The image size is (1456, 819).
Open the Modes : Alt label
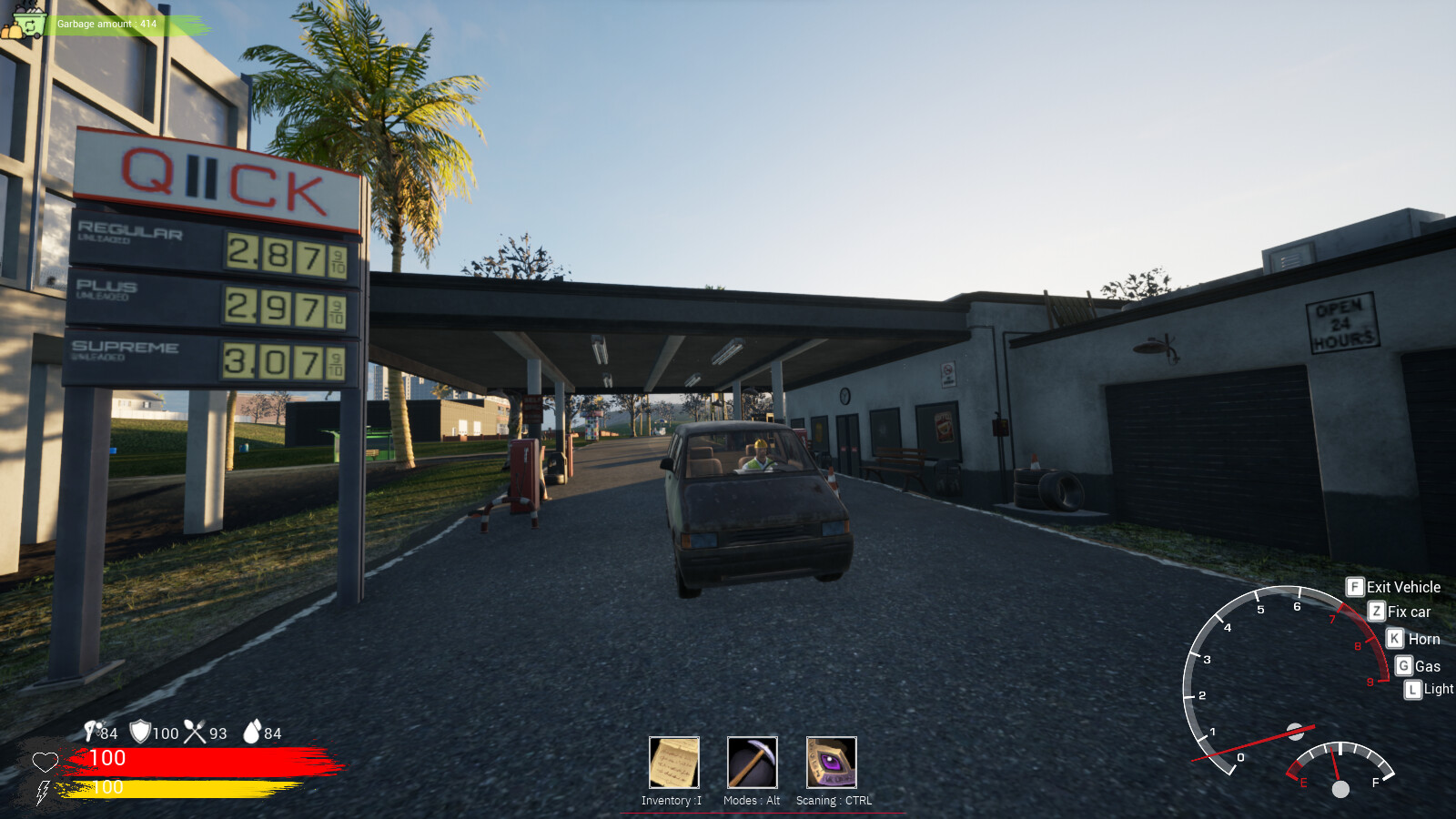coord(751,802)
